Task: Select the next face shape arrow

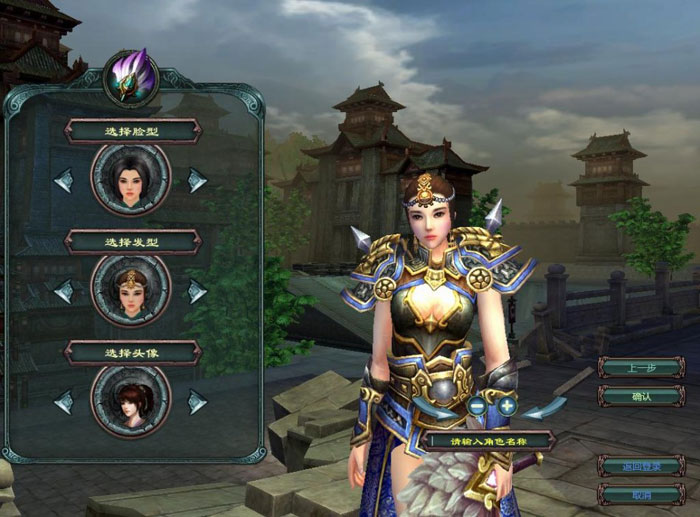Action: click(198, 181)
